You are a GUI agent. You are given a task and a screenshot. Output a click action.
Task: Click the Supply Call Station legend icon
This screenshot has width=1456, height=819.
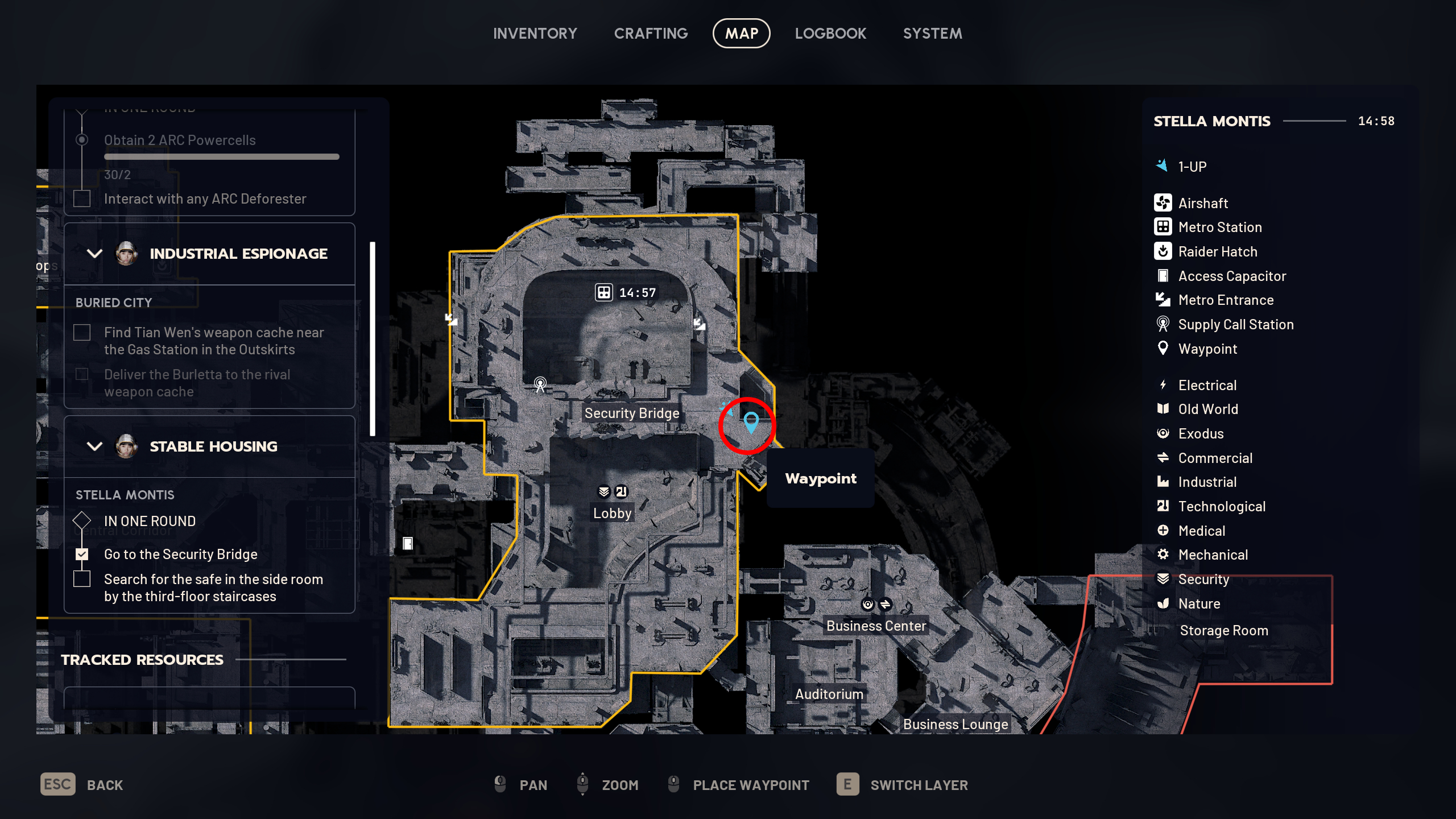pyautogui.click(x=1164, y=324)
